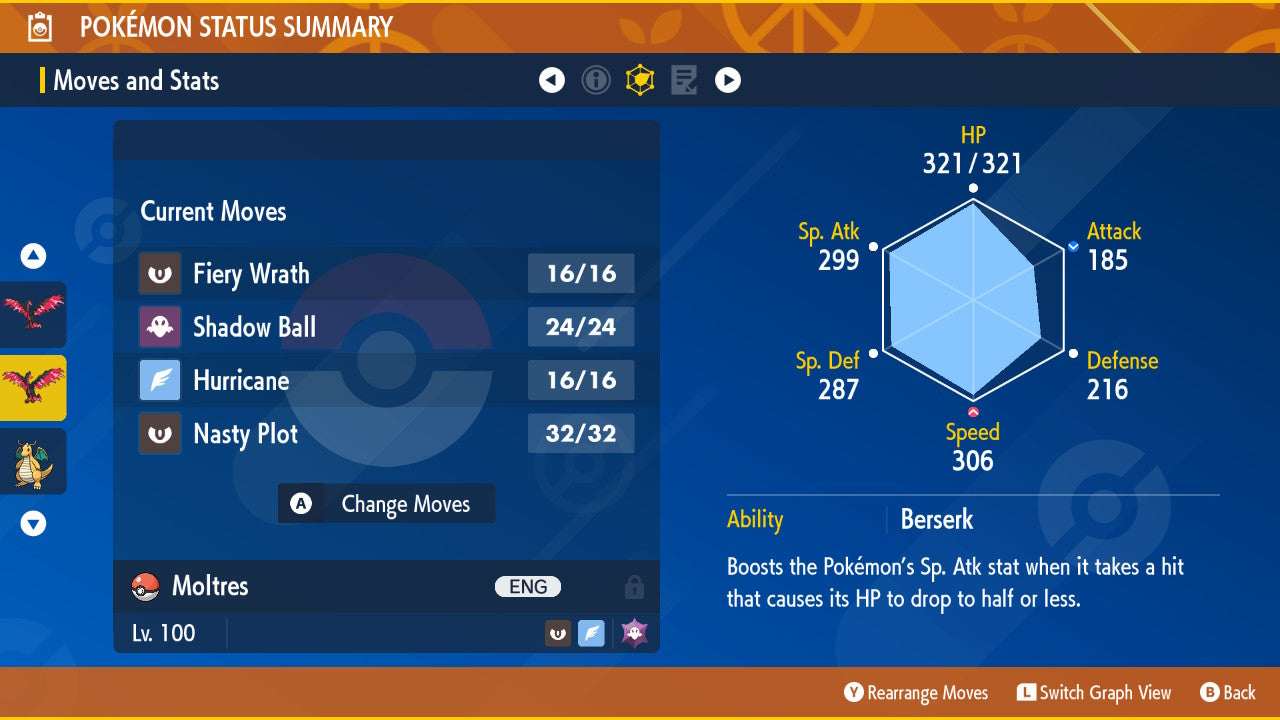Select the Nasty Plot move
This screenshot has height=720, width=1280.
[x=386, y=434]
